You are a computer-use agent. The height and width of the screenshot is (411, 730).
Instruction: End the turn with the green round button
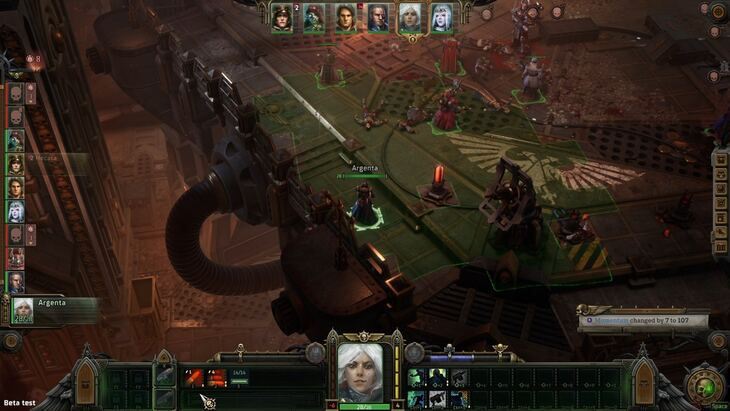coord(707,387)
